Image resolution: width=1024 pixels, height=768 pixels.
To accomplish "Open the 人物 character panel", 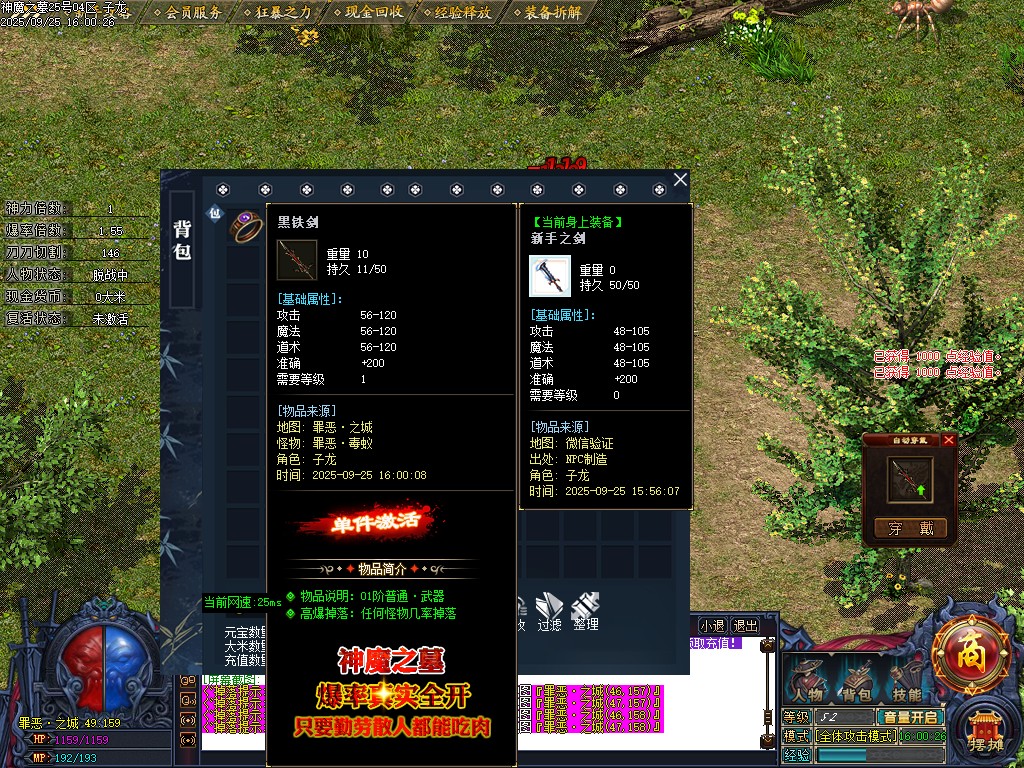I will coord(808,681).
